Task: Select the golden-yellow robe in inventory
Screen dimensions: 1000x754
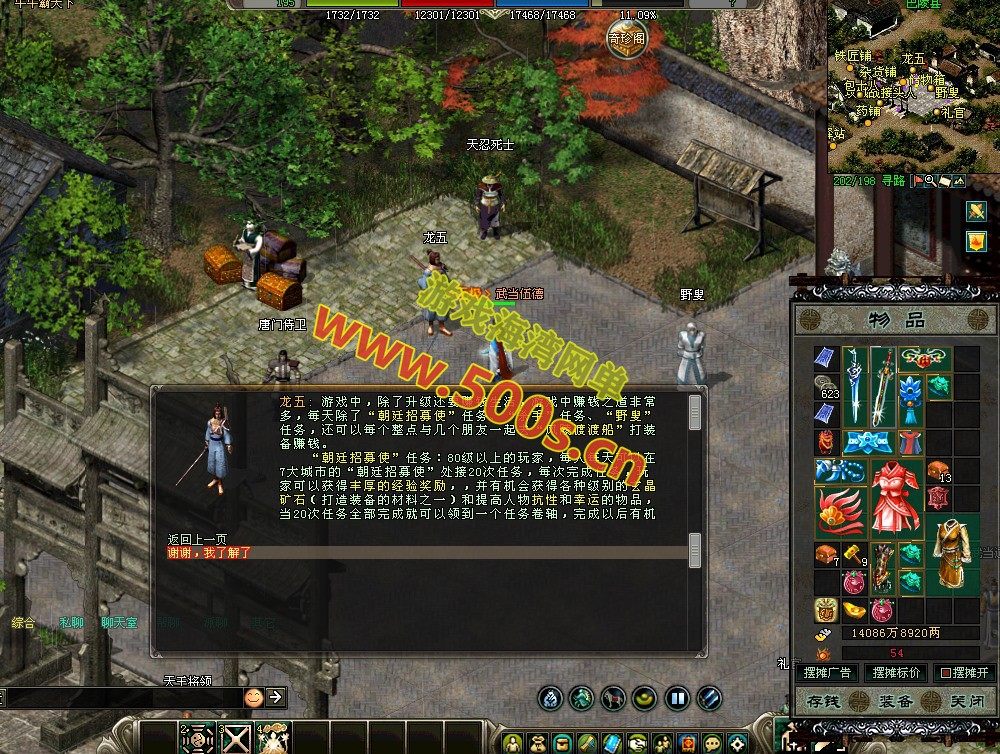Action: [953, 549]
